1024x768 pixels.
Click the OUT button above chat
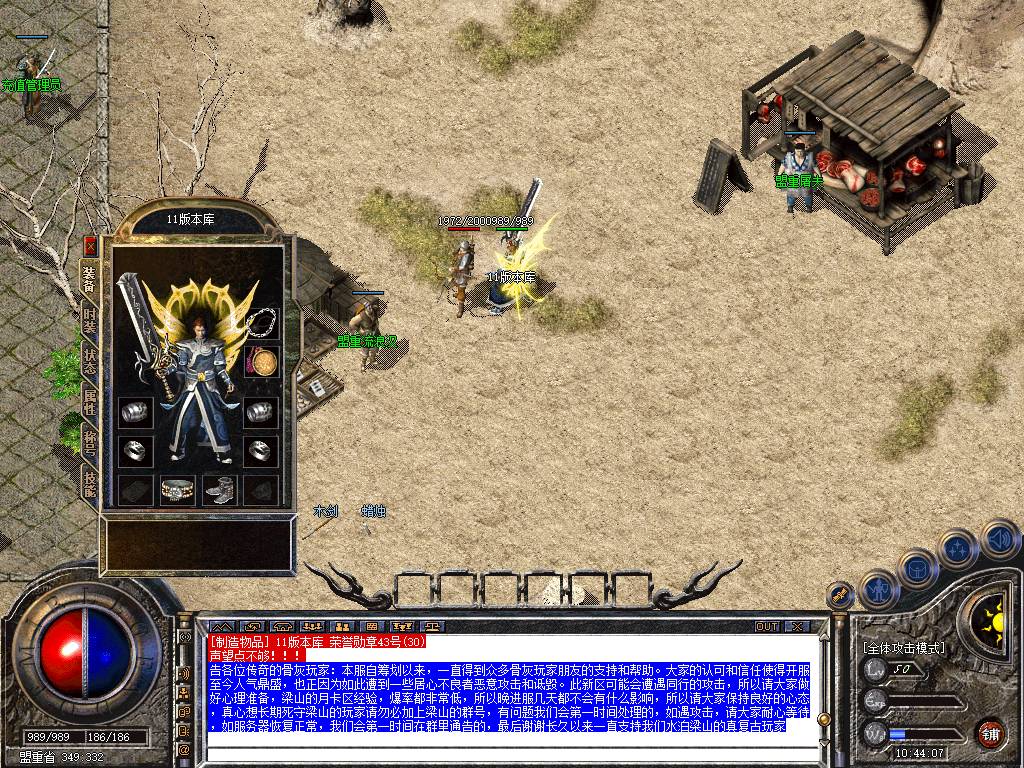[767, 627]
